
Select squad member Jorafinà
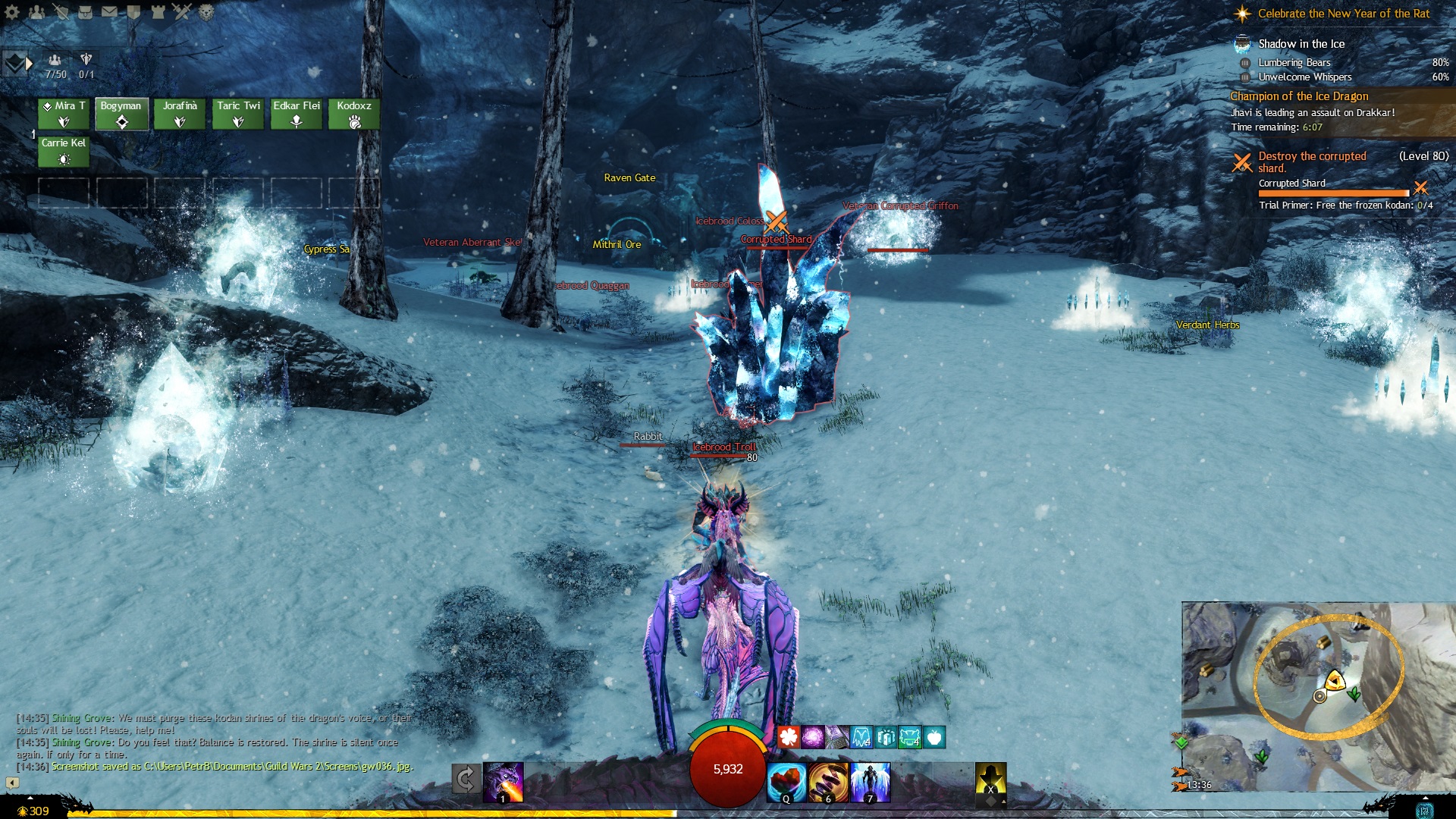point(180,115)
